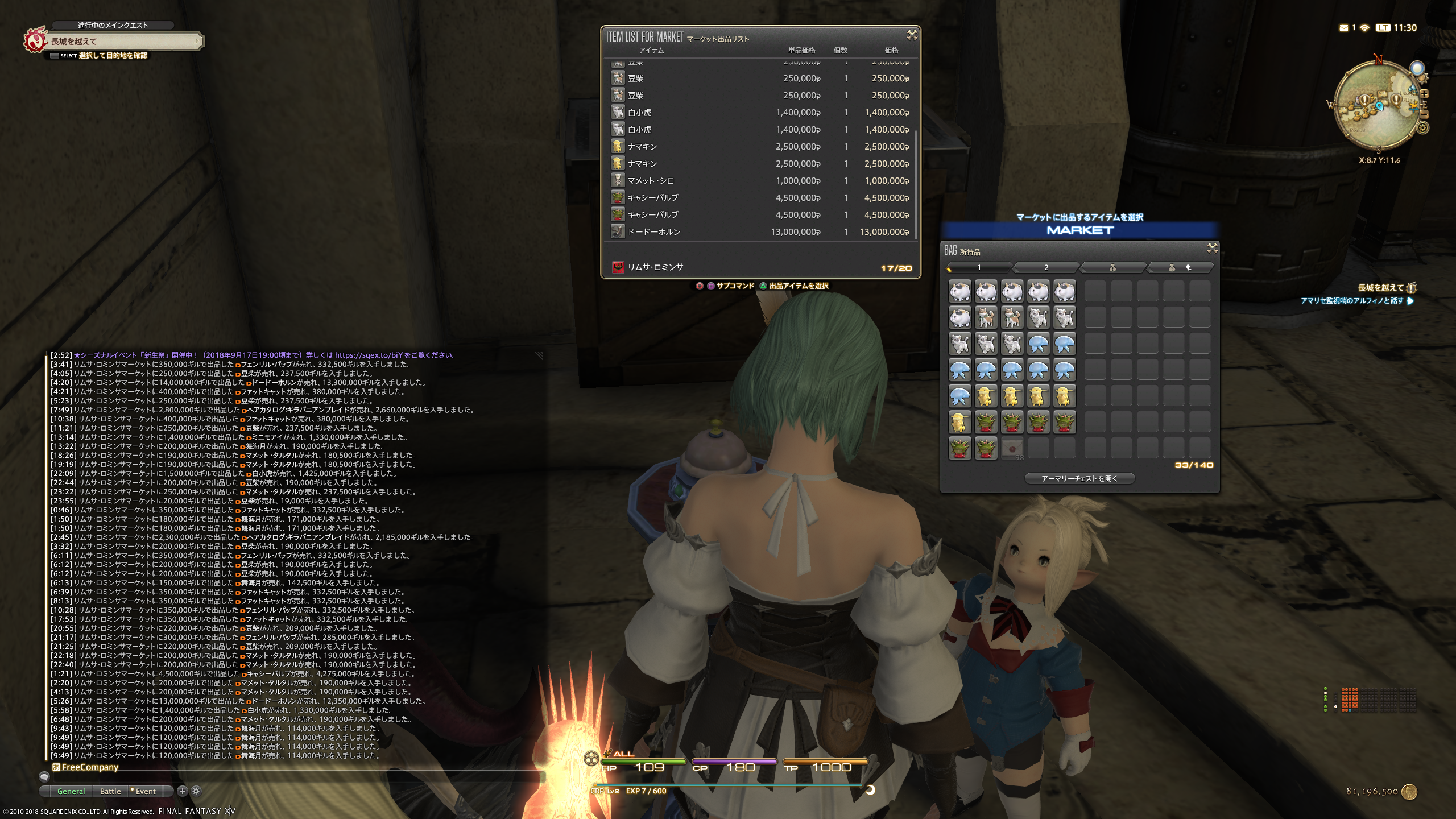Open the single pouch icon bag tab
The height and width of the screenshot is (819, 1456).
point(1112,267)
